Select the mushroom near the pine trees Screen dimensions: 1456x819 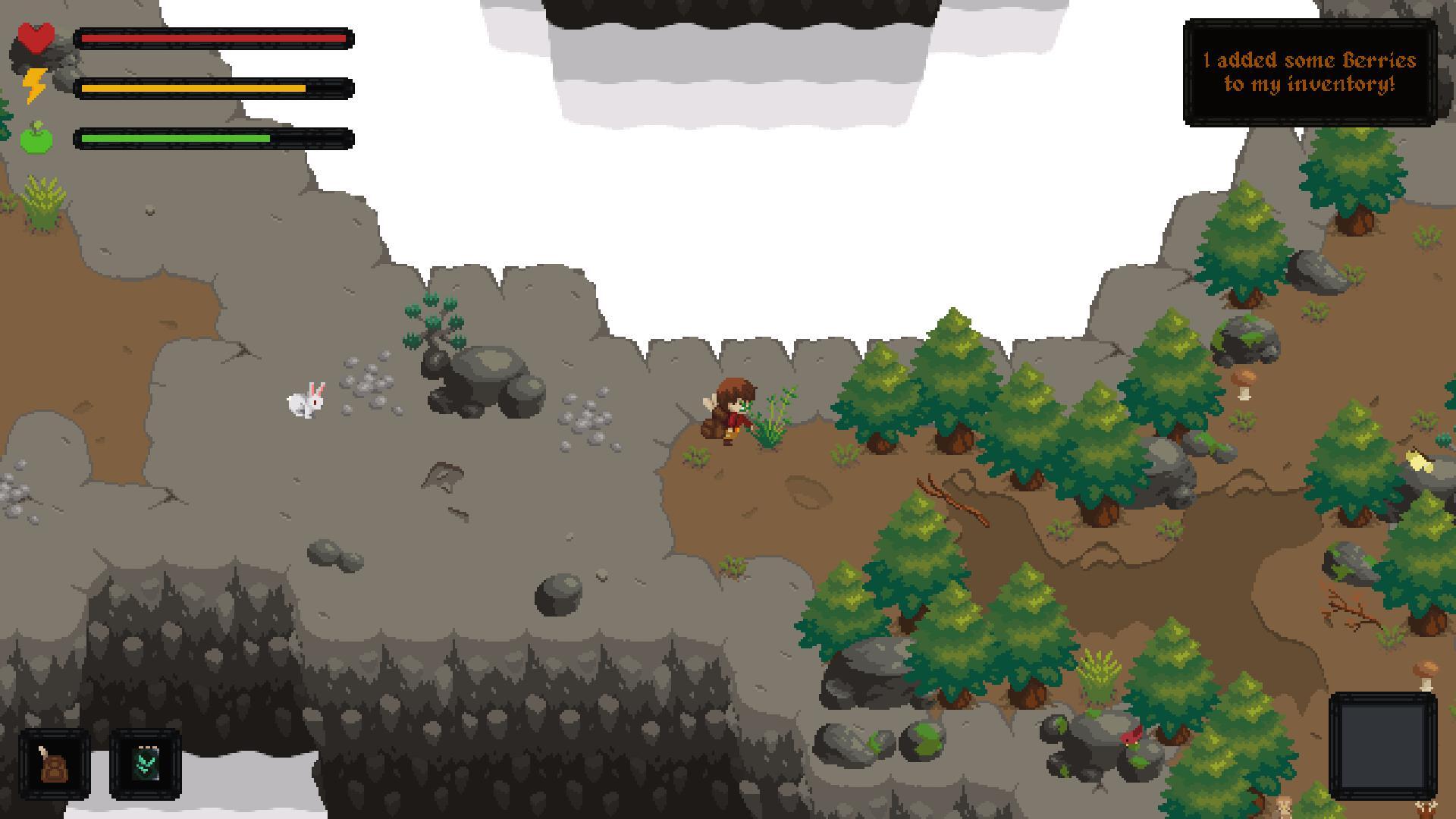[x=1244, y=383]
